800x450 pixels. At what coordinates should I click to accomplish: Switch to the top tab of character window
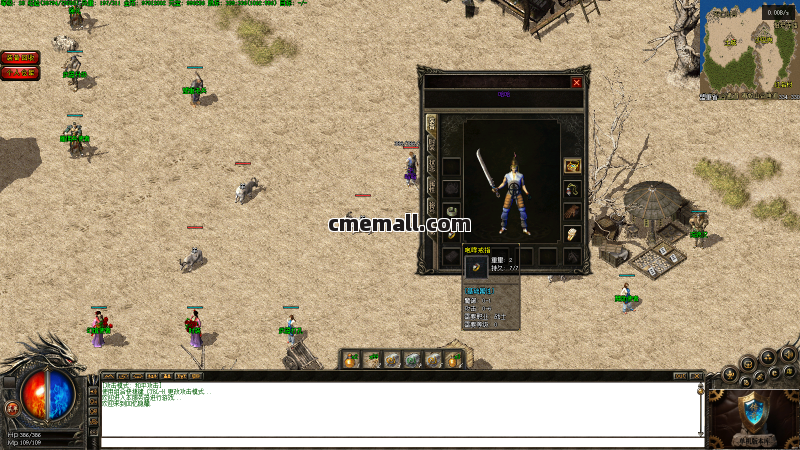[x=432, y=124]
